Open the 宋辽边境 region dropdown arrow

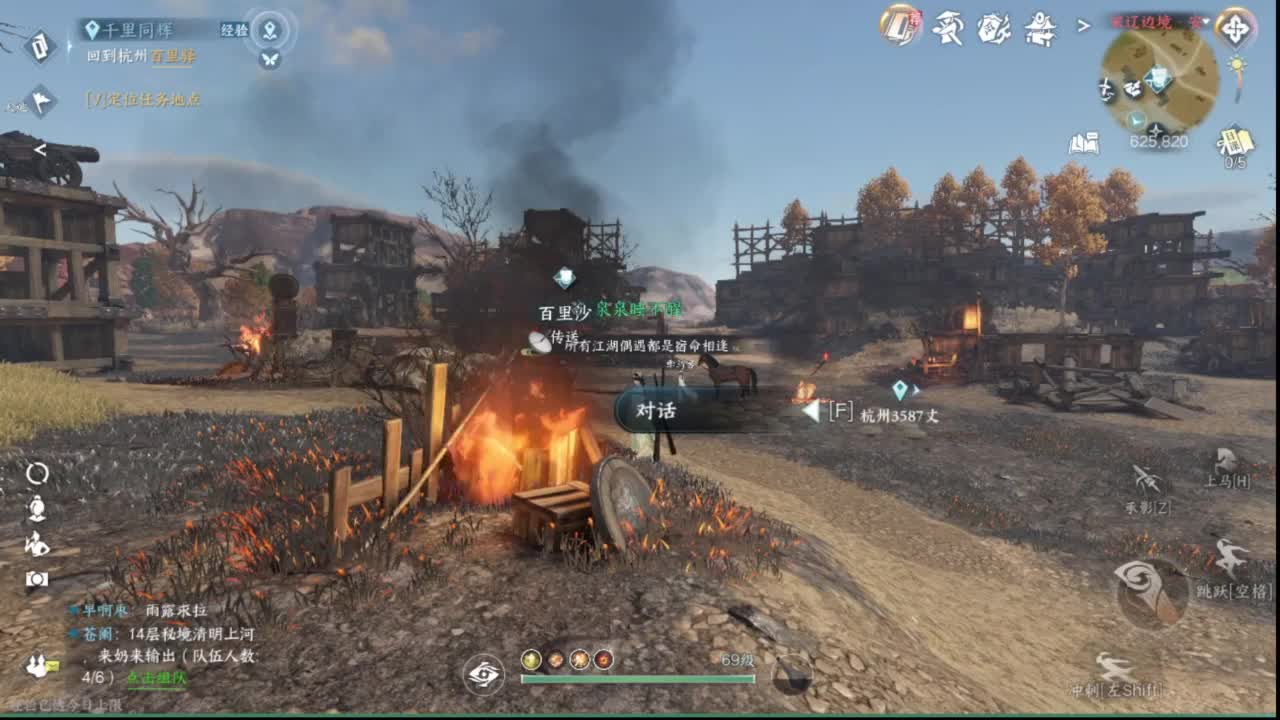tap(1206, 22)
